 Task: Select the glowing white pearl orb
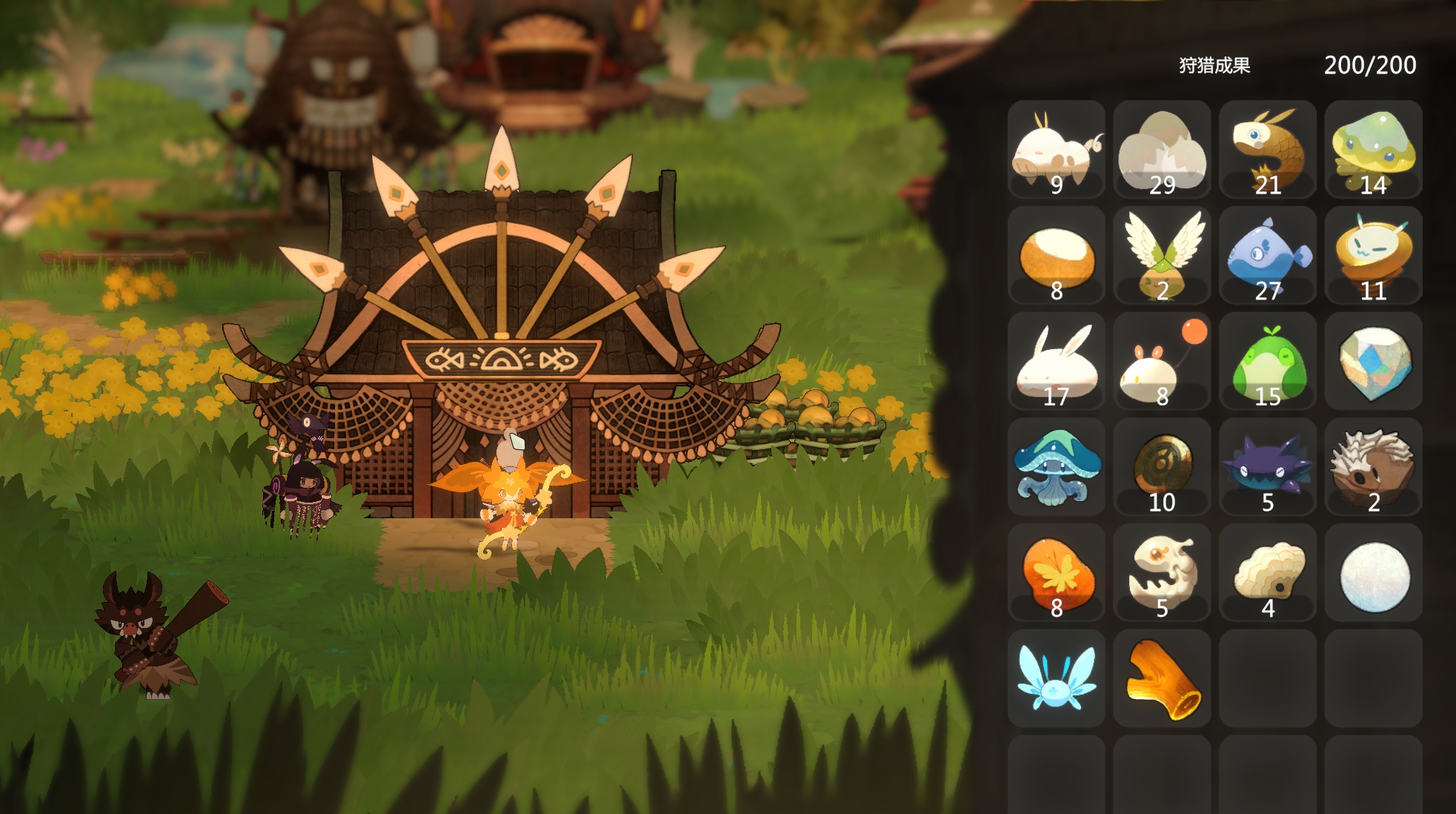[1373, 573]
